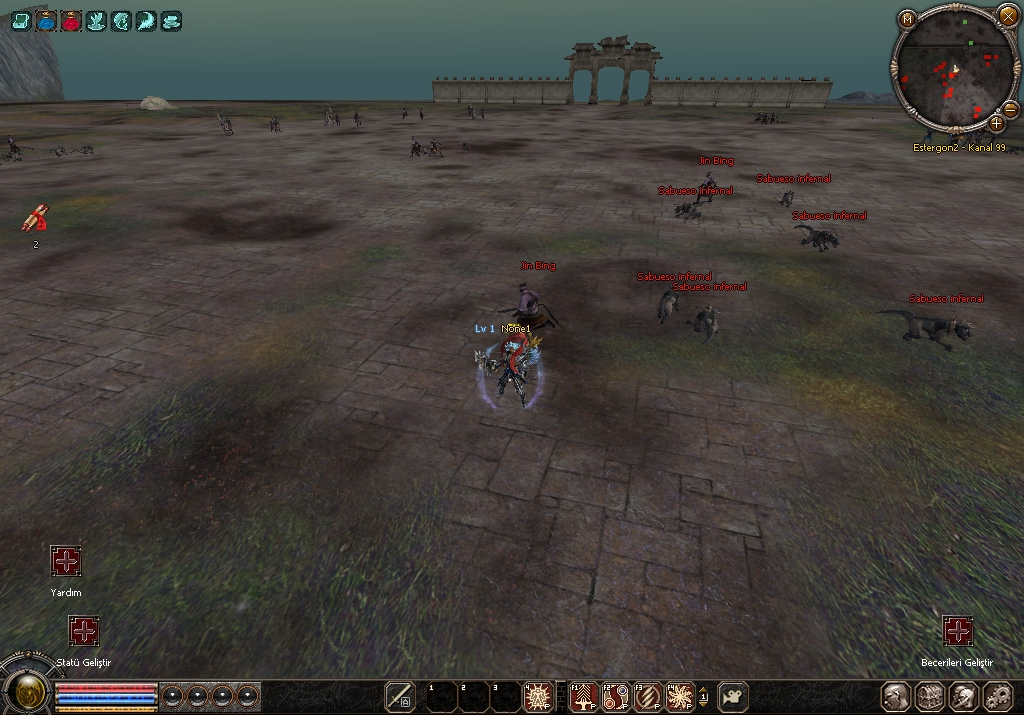
Task: Open the inventory chest icon
Action: click(929, 696)
